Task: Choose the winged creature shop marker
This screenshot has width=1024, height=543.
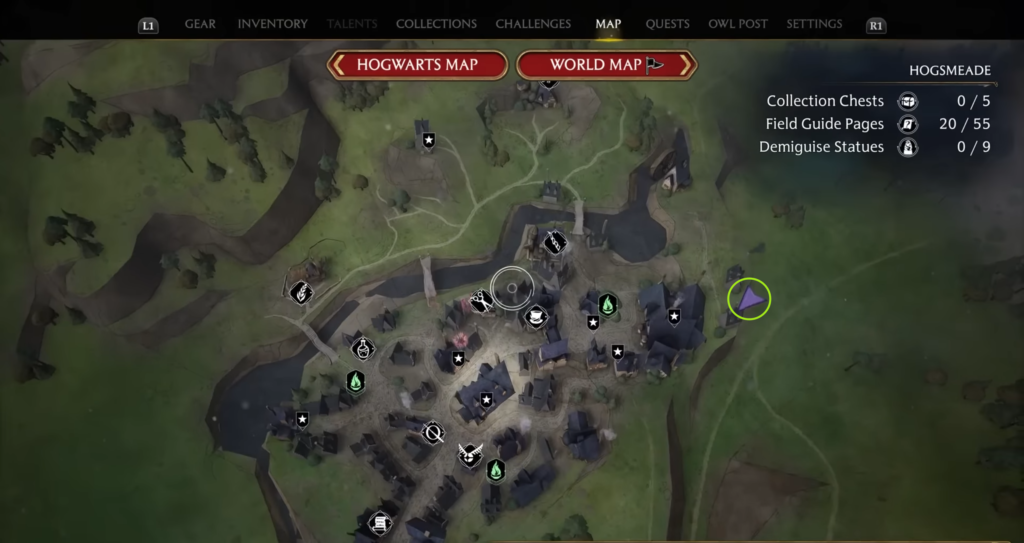Action: [469, 456]
